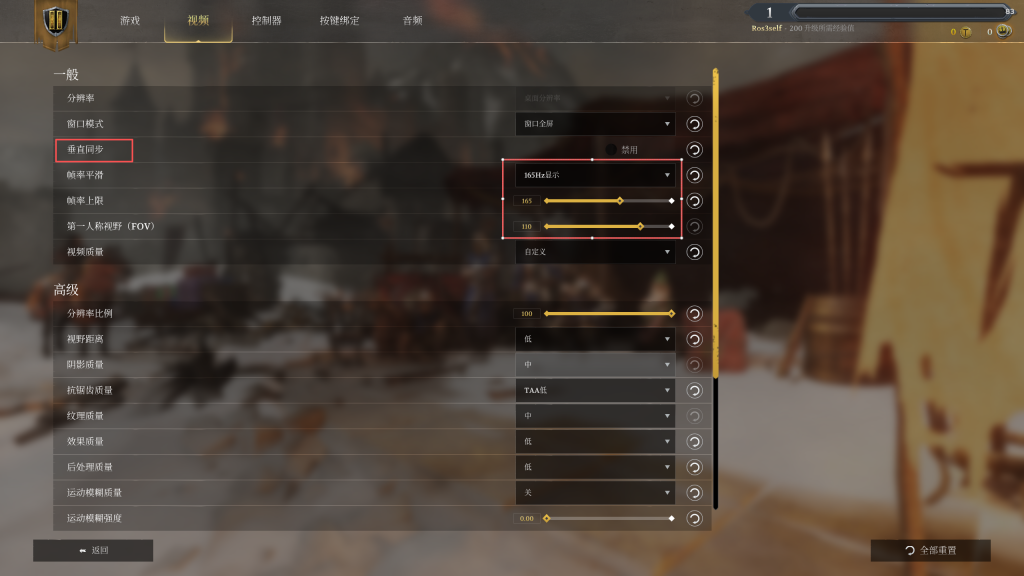Reset the 窗口模式 row to default
The image size is (1024, 576).
694,124
